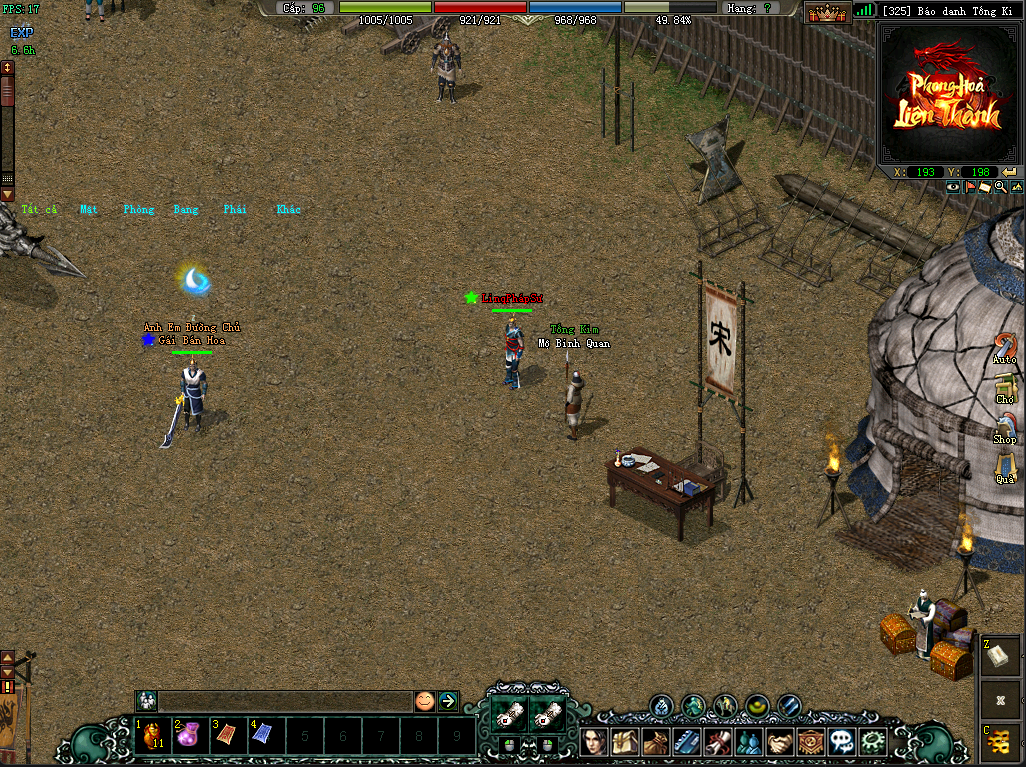Open the Quà gift icon
This screenshot has width=1026, height=767.
(x=1005, y=465)
